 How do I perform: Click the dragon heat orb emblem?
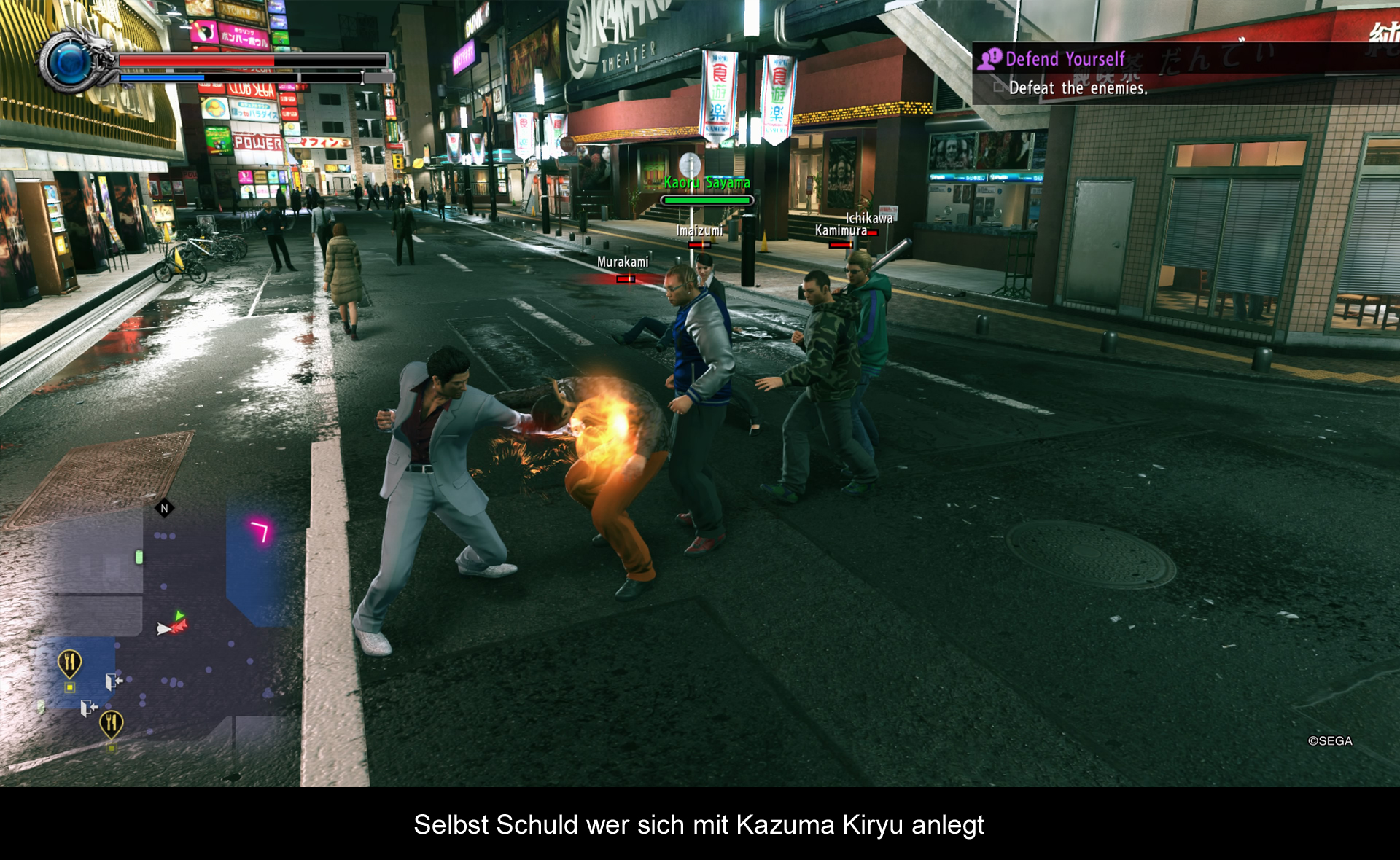coord(70,63)
